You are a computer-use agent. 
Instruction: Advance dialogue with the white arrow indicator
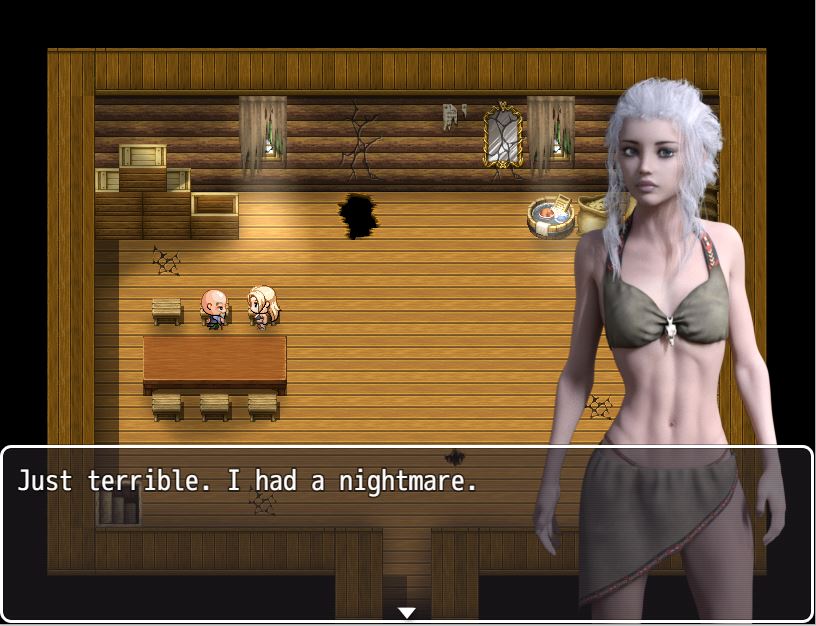(407, 612)
